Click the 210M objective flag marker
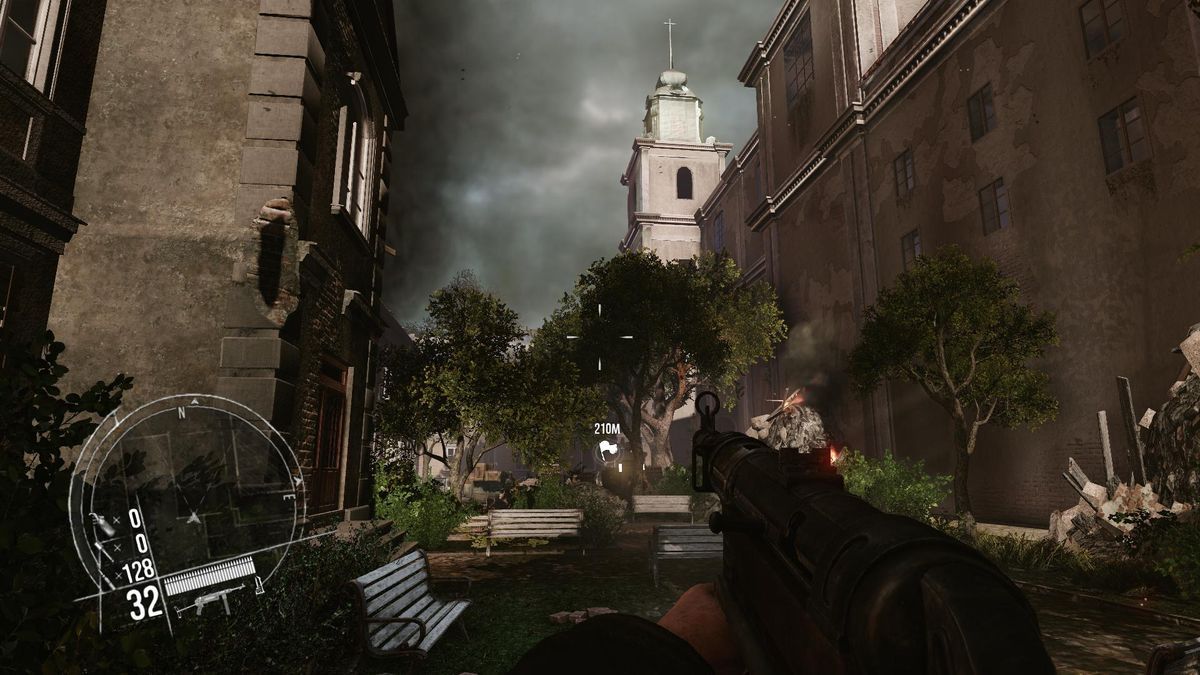This screenshot has height=675, width=1200. click(x=607, y=451)
